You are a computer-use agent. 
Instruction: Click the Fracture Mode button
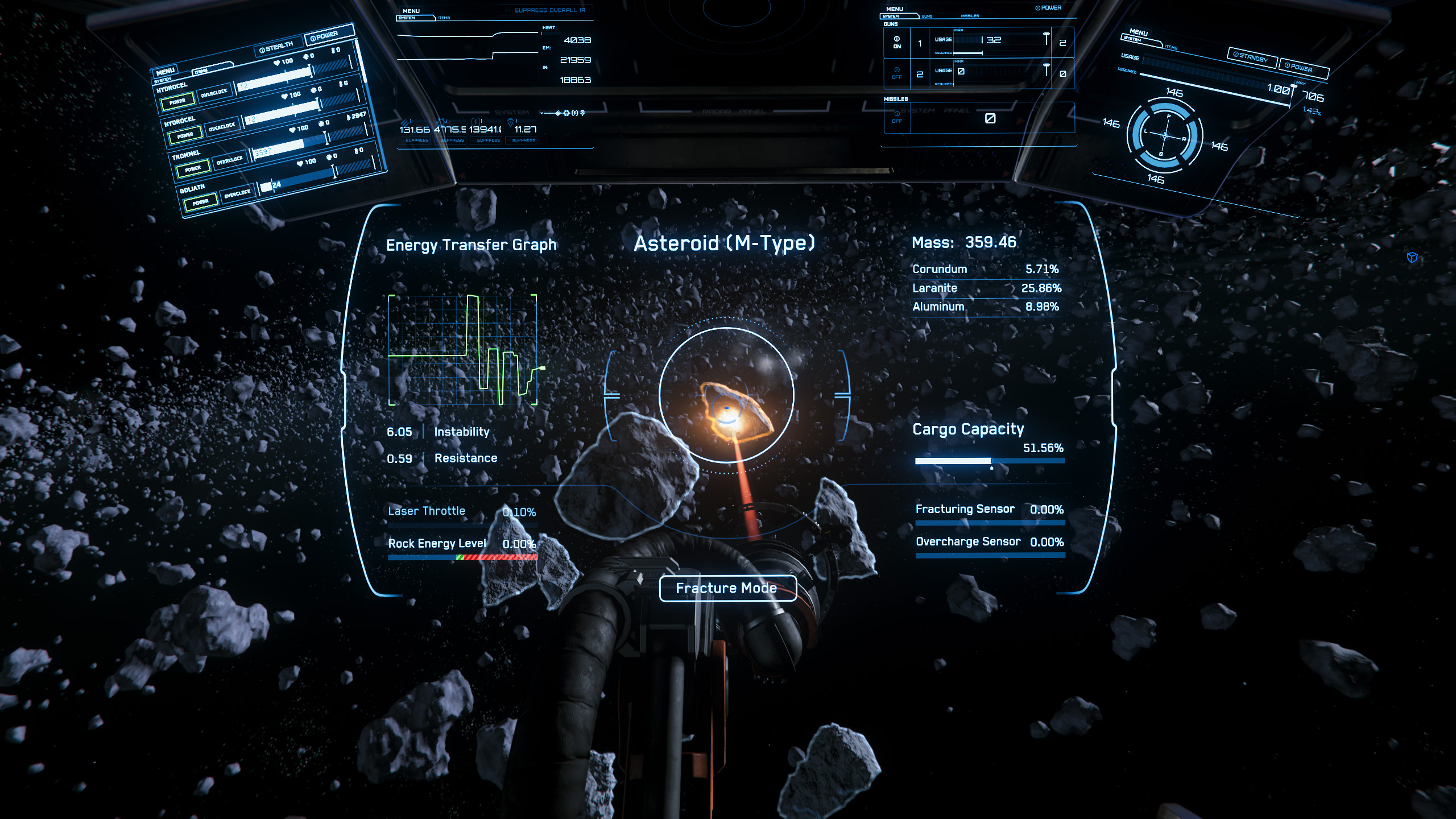point(727,588)
